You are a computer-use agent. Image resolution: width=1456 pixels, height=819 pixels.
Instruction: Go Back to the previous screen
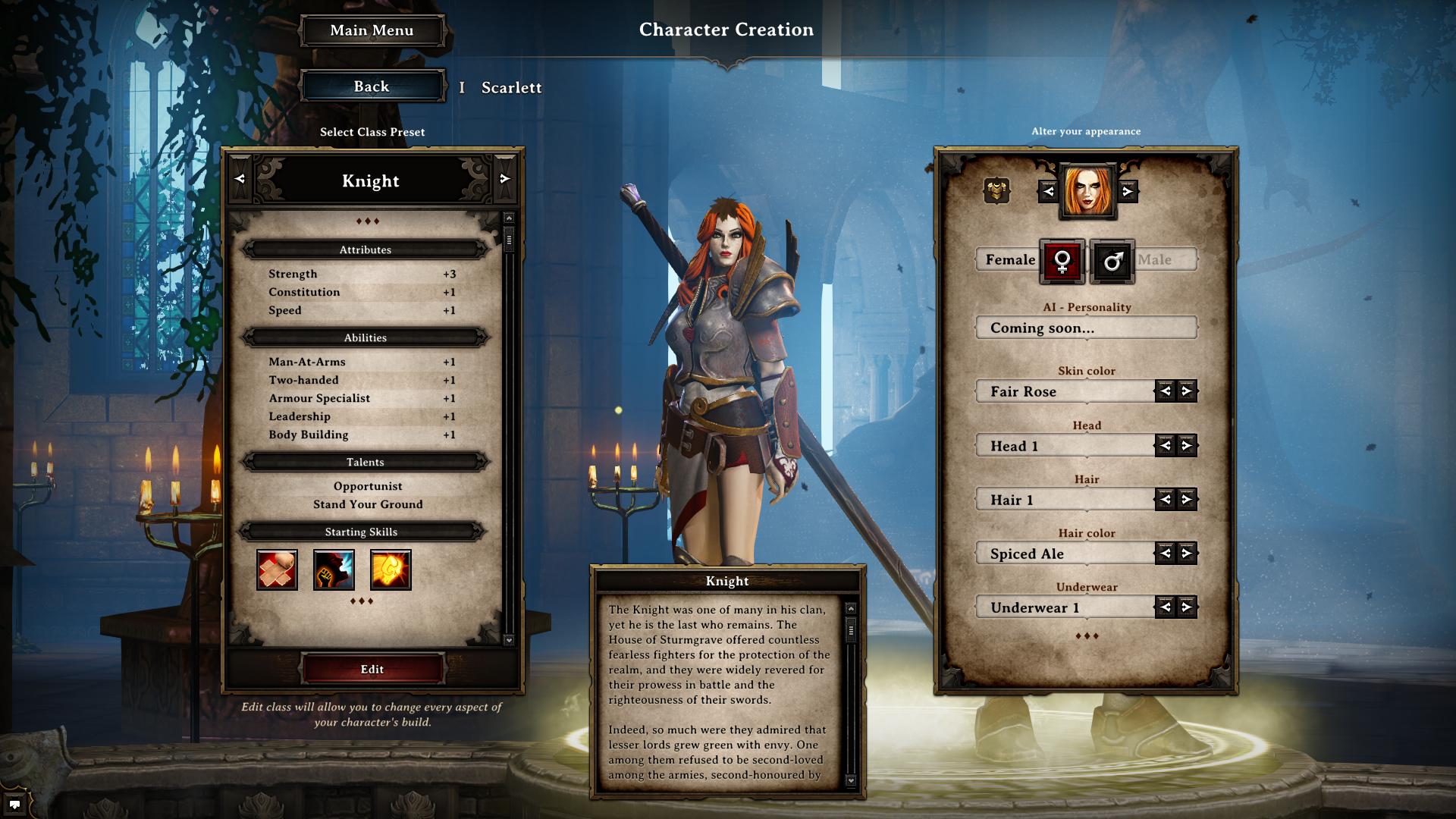372,86
